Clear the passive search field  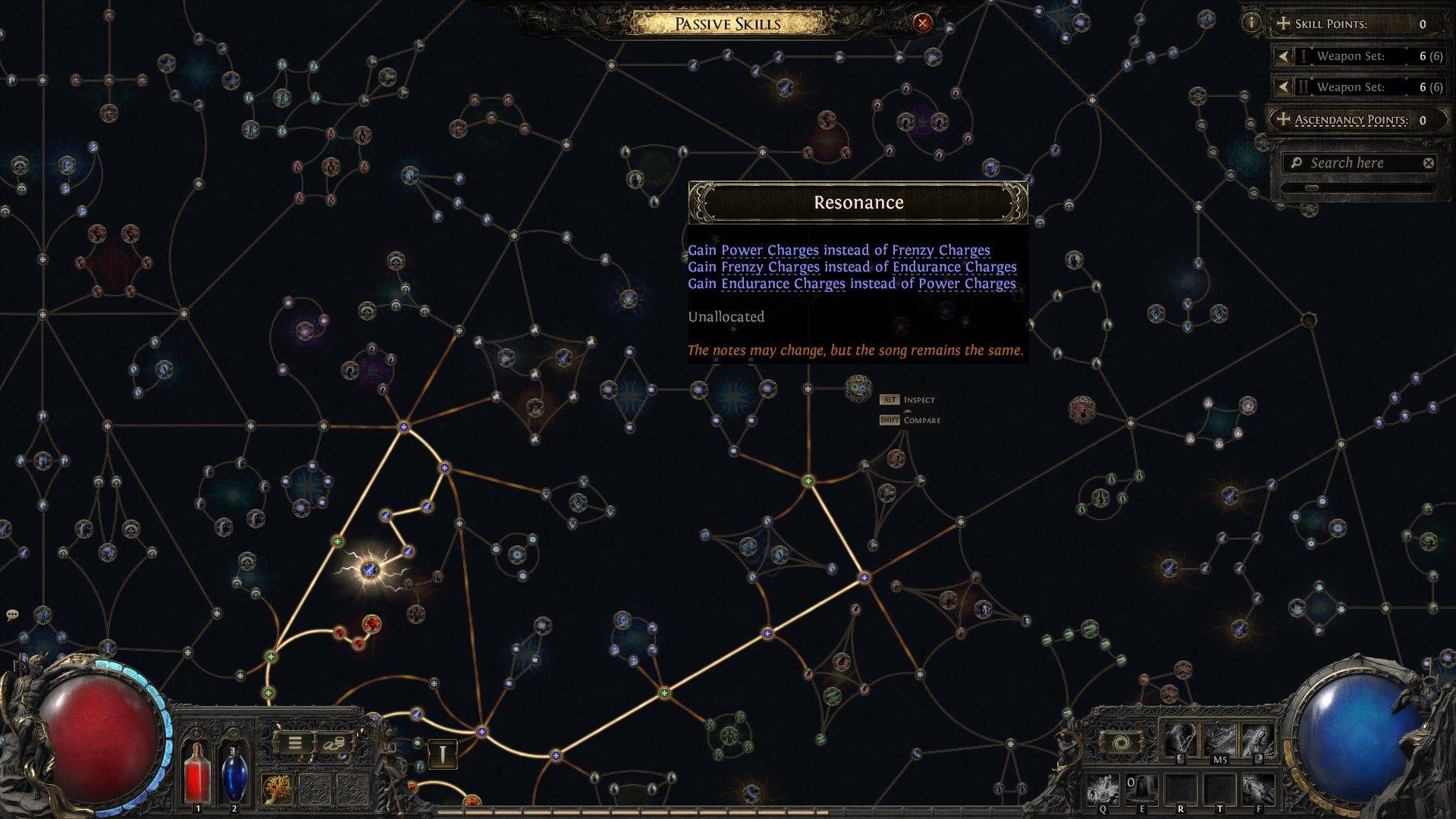coord(1428,163)
